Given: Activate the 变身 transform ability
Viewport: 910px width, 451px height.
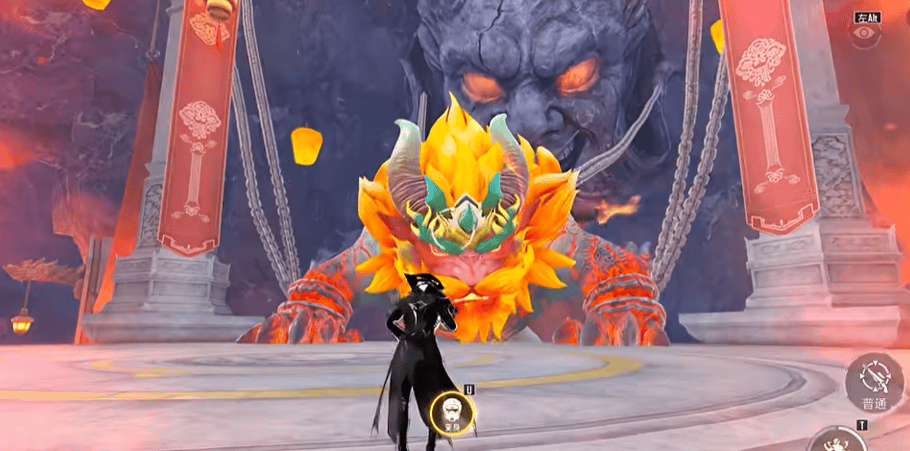Looking at the screenshot, I should pyautogui.click(x=454, y=411).
